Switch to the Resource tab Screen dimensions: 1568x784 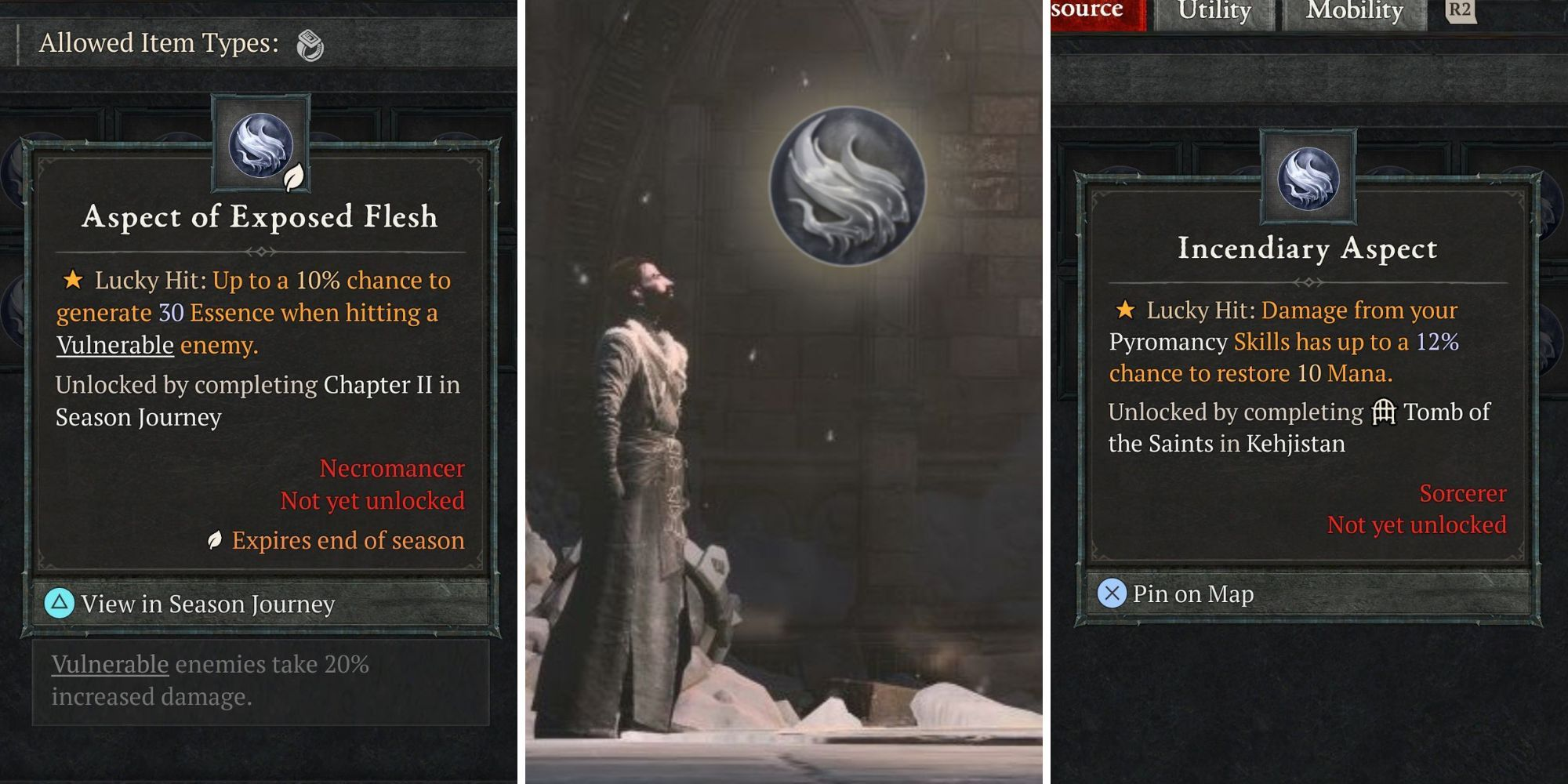click(x=1094, y=12)
